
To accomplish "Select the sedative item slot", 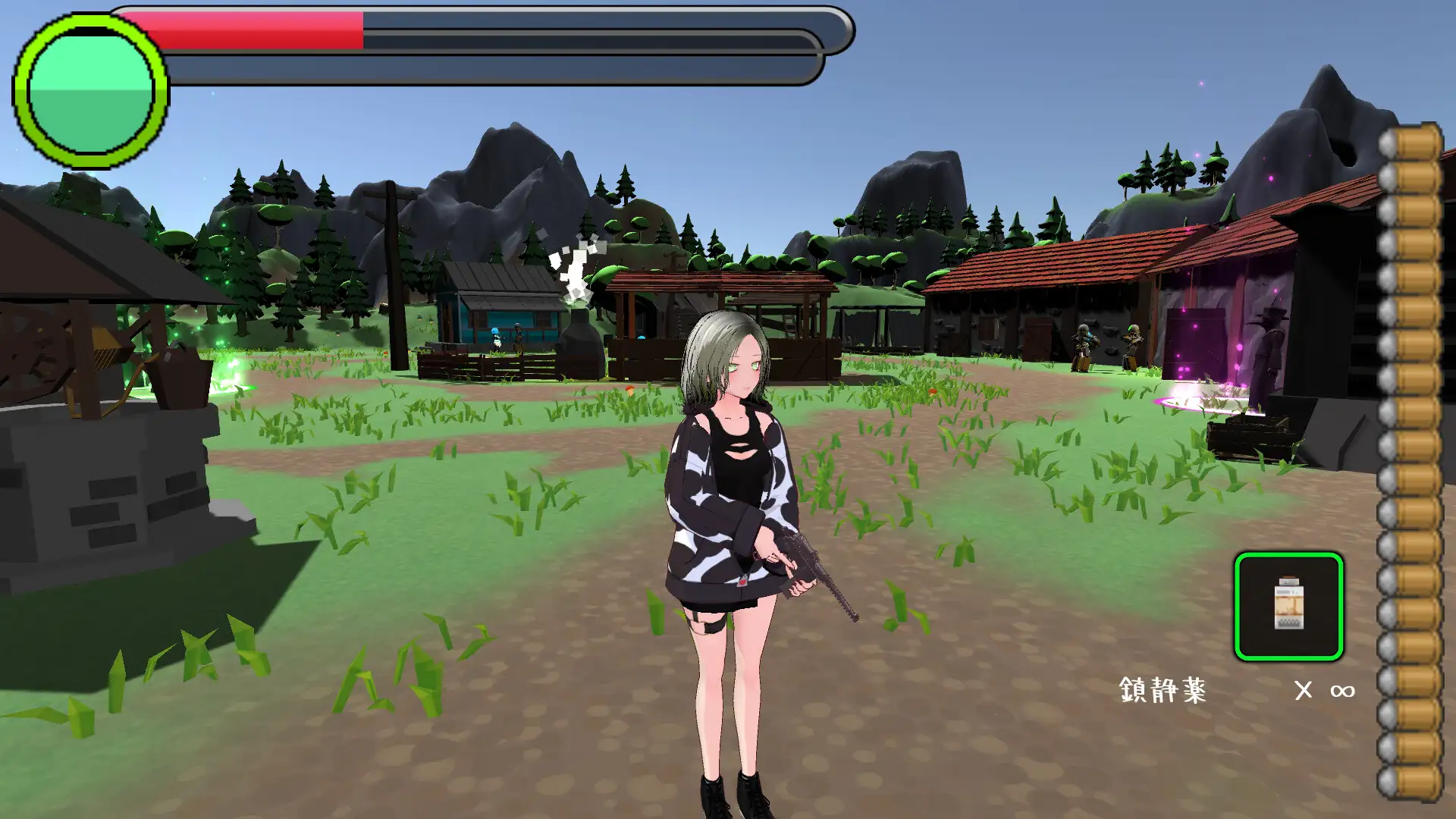I will click(1288, 606).
